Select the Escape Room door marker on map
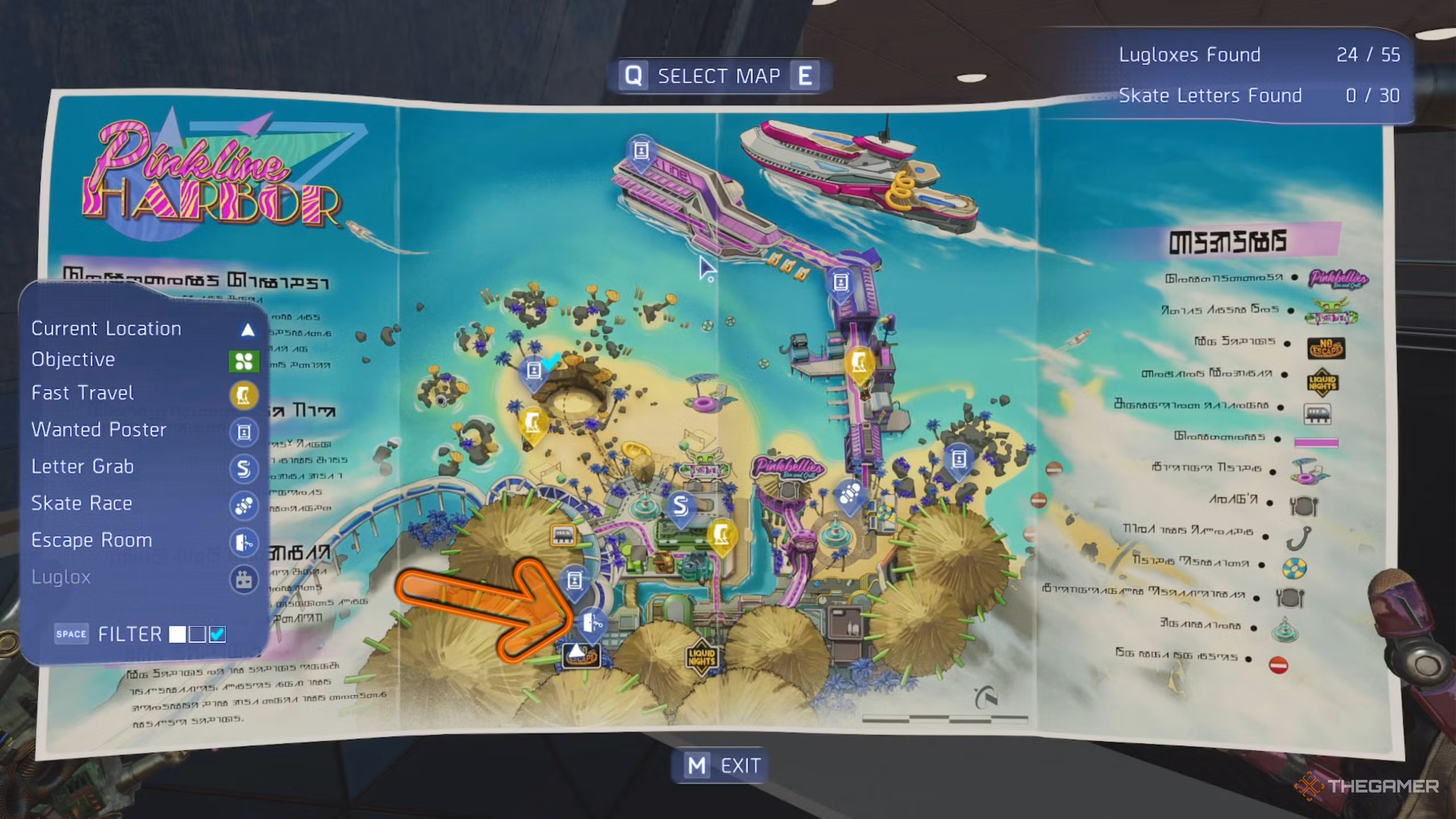The height and width of the screenshot is (819, 1456). tap(592, 623)
